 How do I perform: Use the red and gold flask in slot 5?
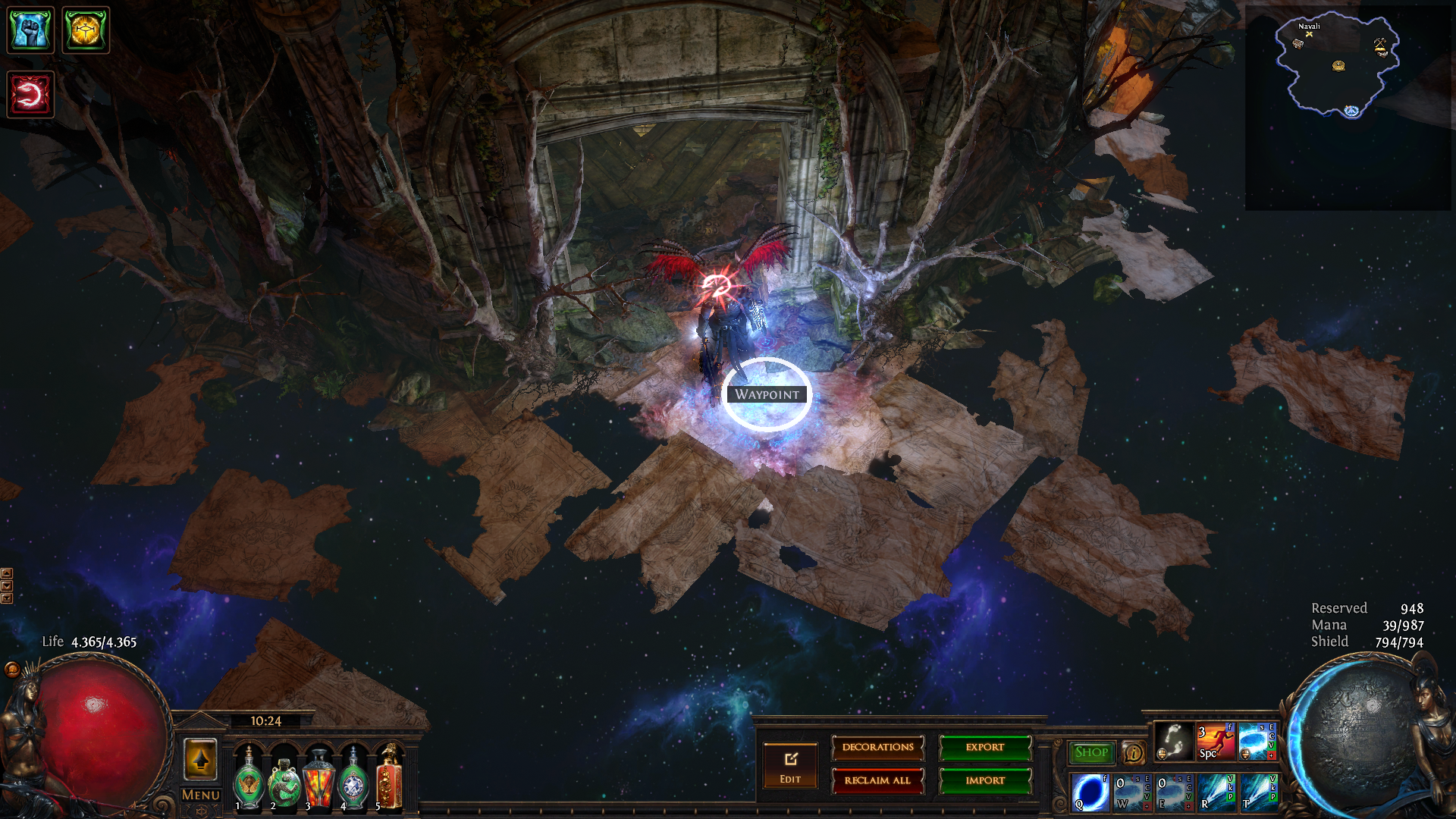coord(389,779)
